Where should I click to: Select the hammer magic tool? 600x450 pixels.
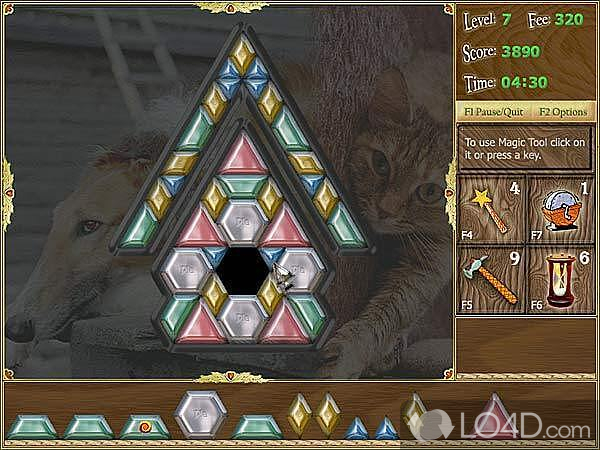488,280
